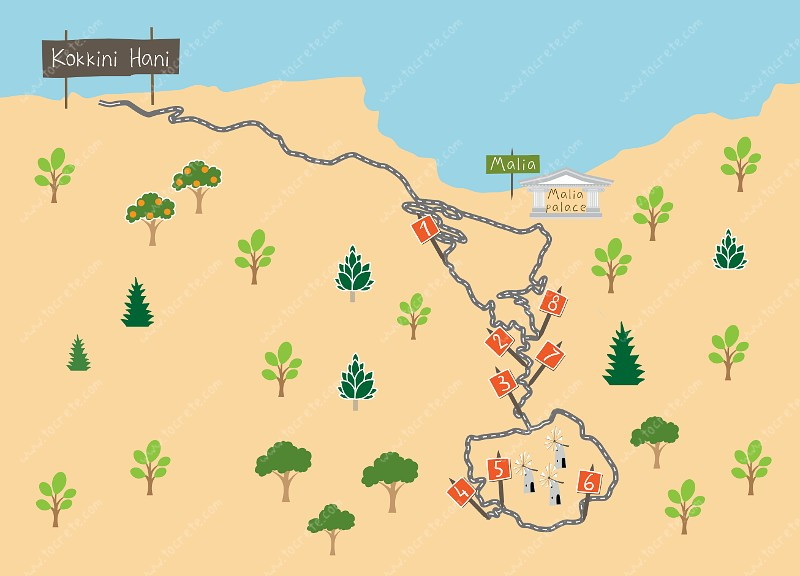Screen dimensions: 800x576
Task: Click the level 4 flag
Action: point(461,491)
